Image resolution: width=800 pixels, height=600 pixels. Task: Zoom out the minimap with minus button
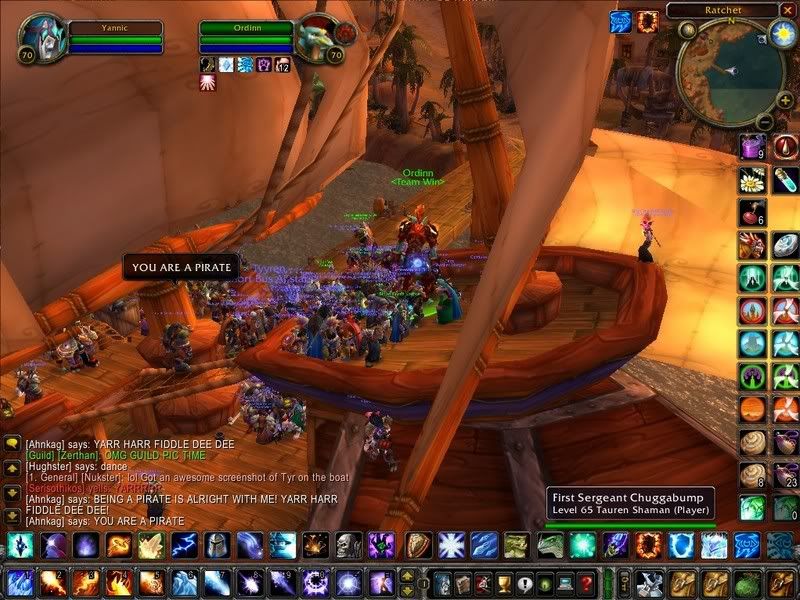coord(763,122)
